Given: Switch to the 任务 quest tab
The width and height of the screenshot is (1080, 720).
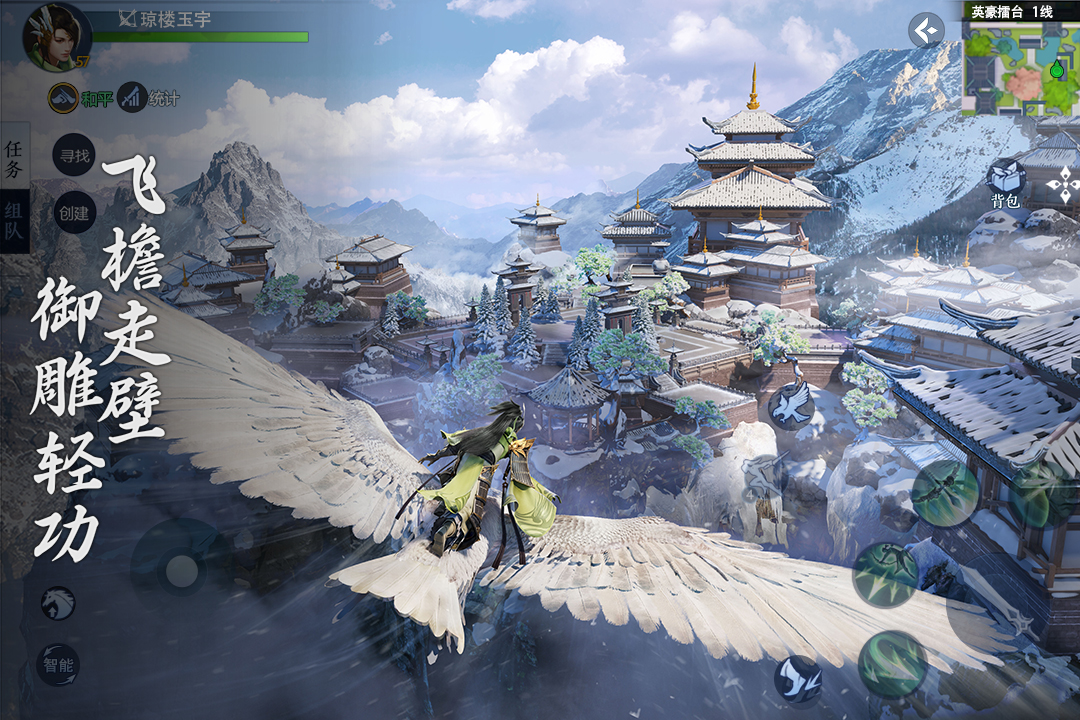Looking at the screenshot, I should (14, 158).
